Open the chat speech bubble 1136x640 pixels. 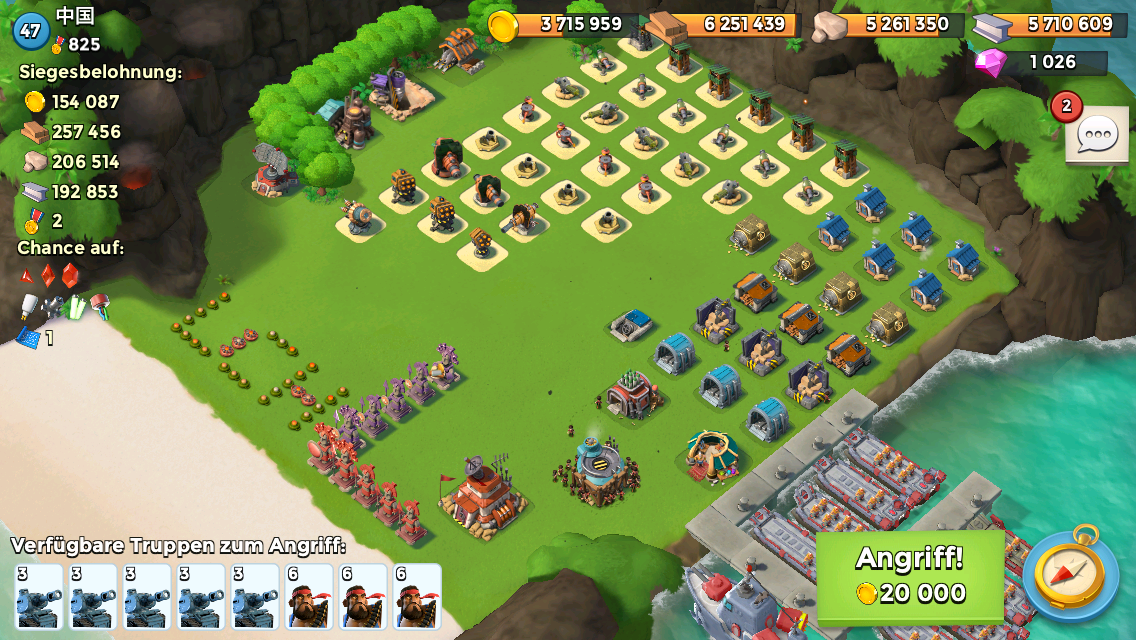click(x=1097, y=135)
